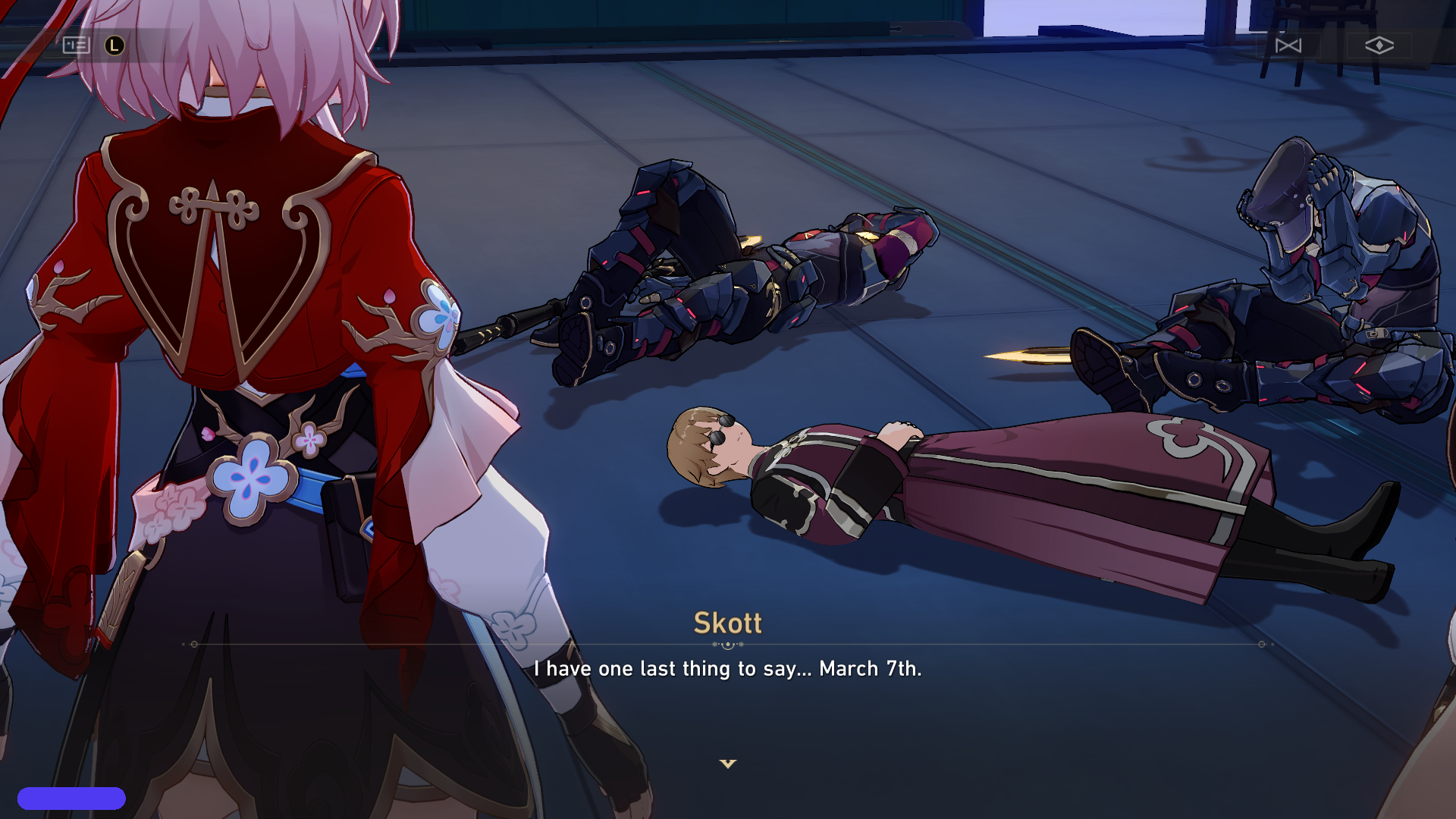Viewport: 1456px width, 819px height.
Task: Click the arrow below the dialogue text
Action: pos(728,764)
